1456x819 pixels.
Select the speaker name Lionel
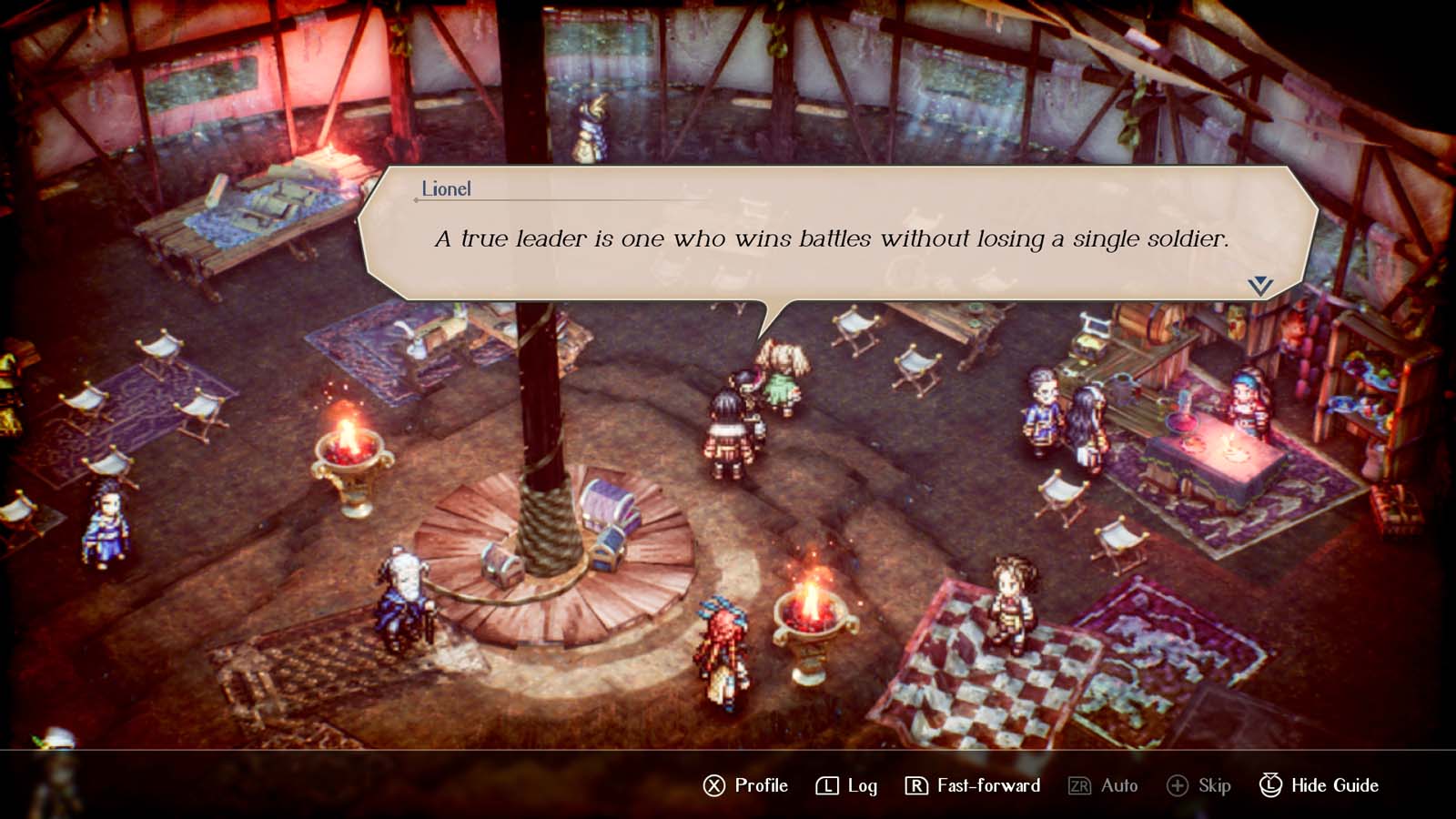point(445,190)
